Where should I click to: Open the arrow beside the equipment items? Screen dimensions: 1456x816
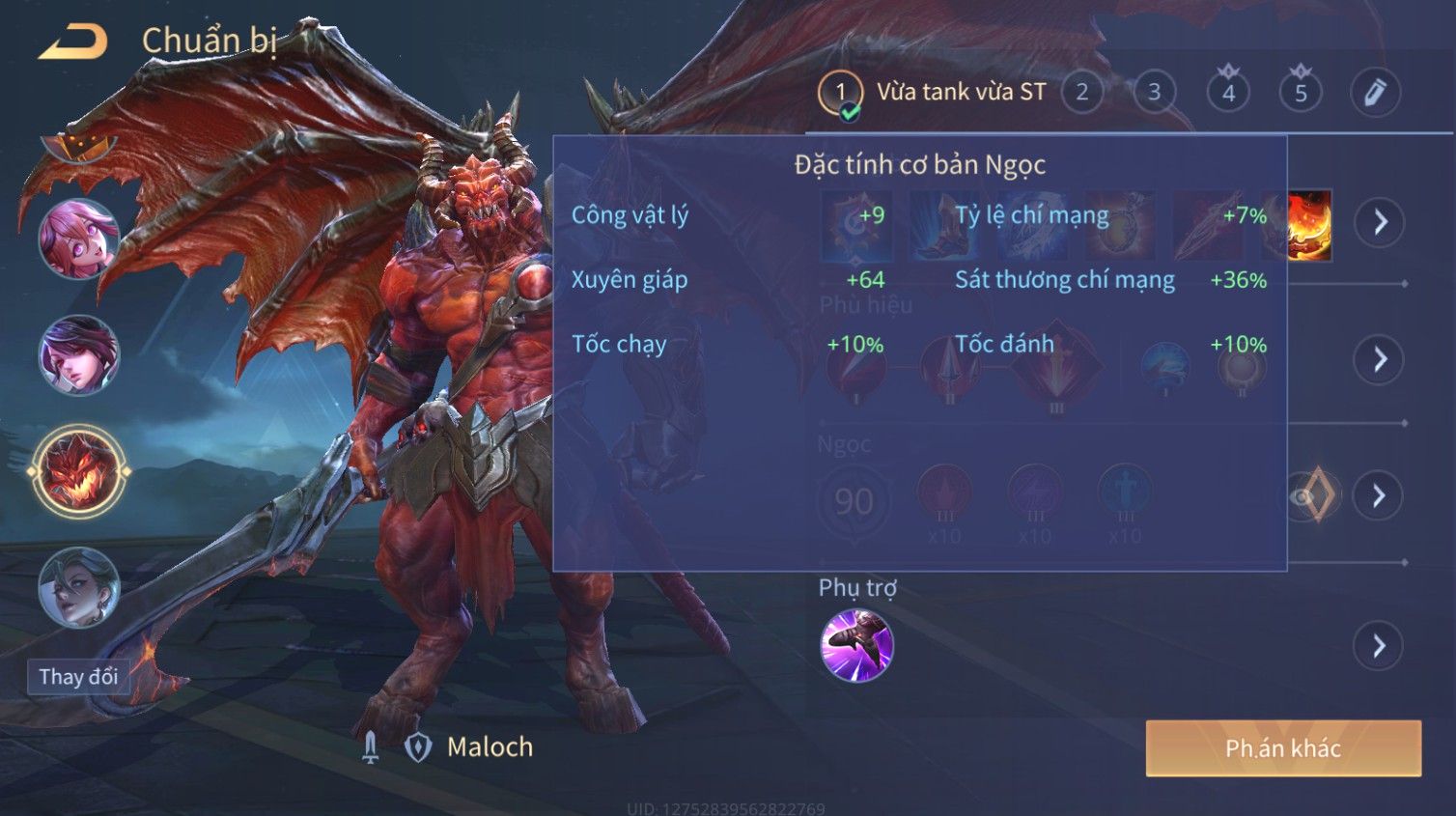(1379, 222)
